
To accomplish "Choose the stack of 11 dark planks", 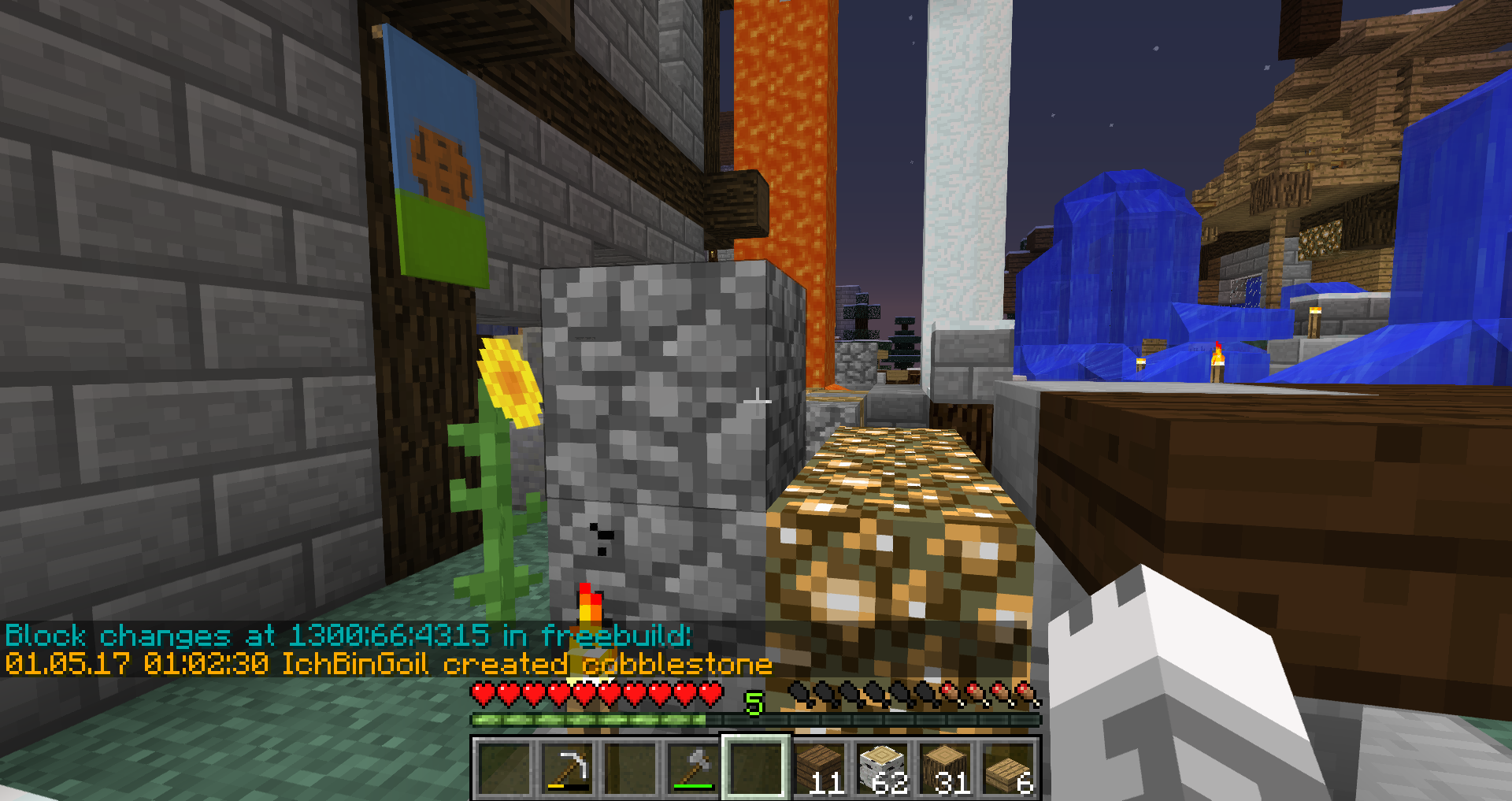I will (x=819, y=768).
